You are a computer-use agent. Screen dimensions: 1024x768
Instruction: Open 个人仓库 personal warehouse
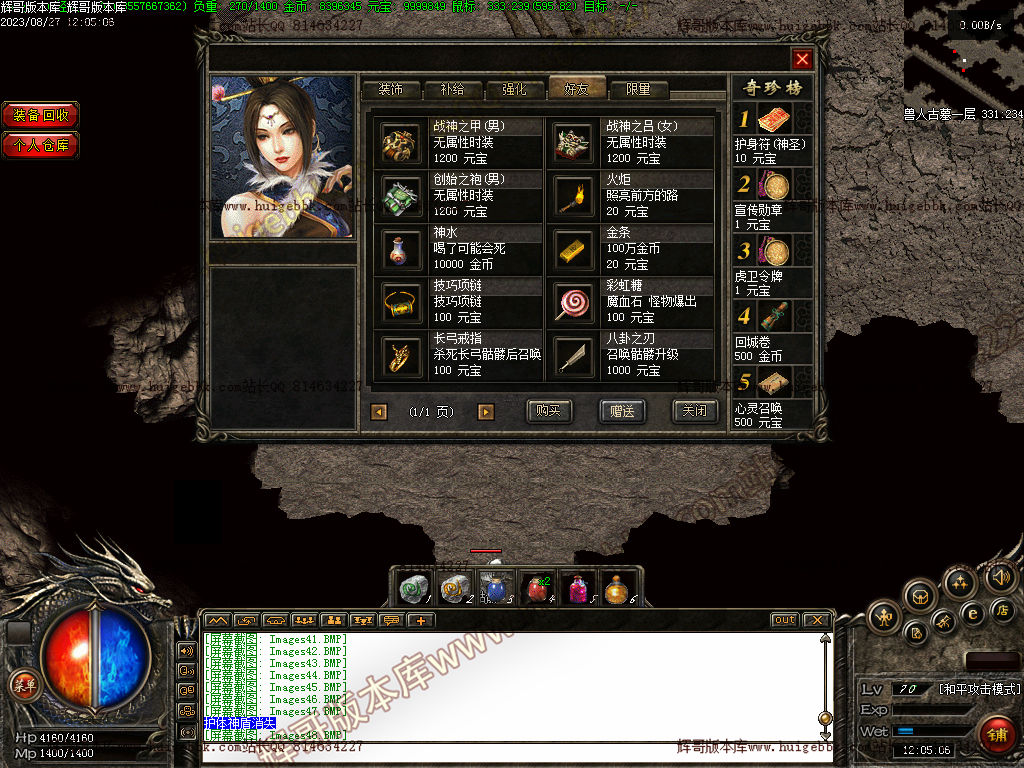(41, 145)
